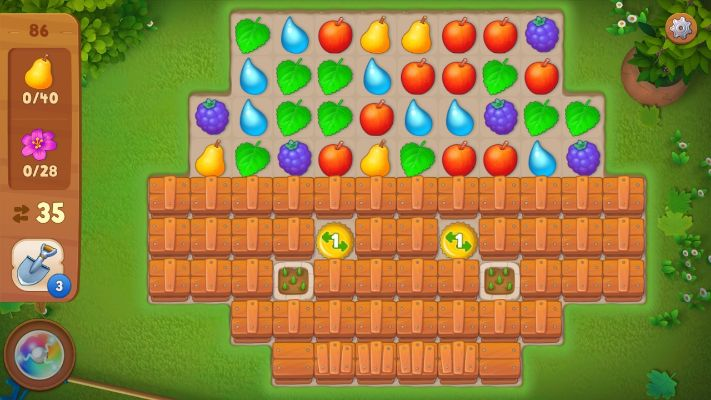Choose the water drop in the top row
The image size is (711, 400).
coord(294,35)
